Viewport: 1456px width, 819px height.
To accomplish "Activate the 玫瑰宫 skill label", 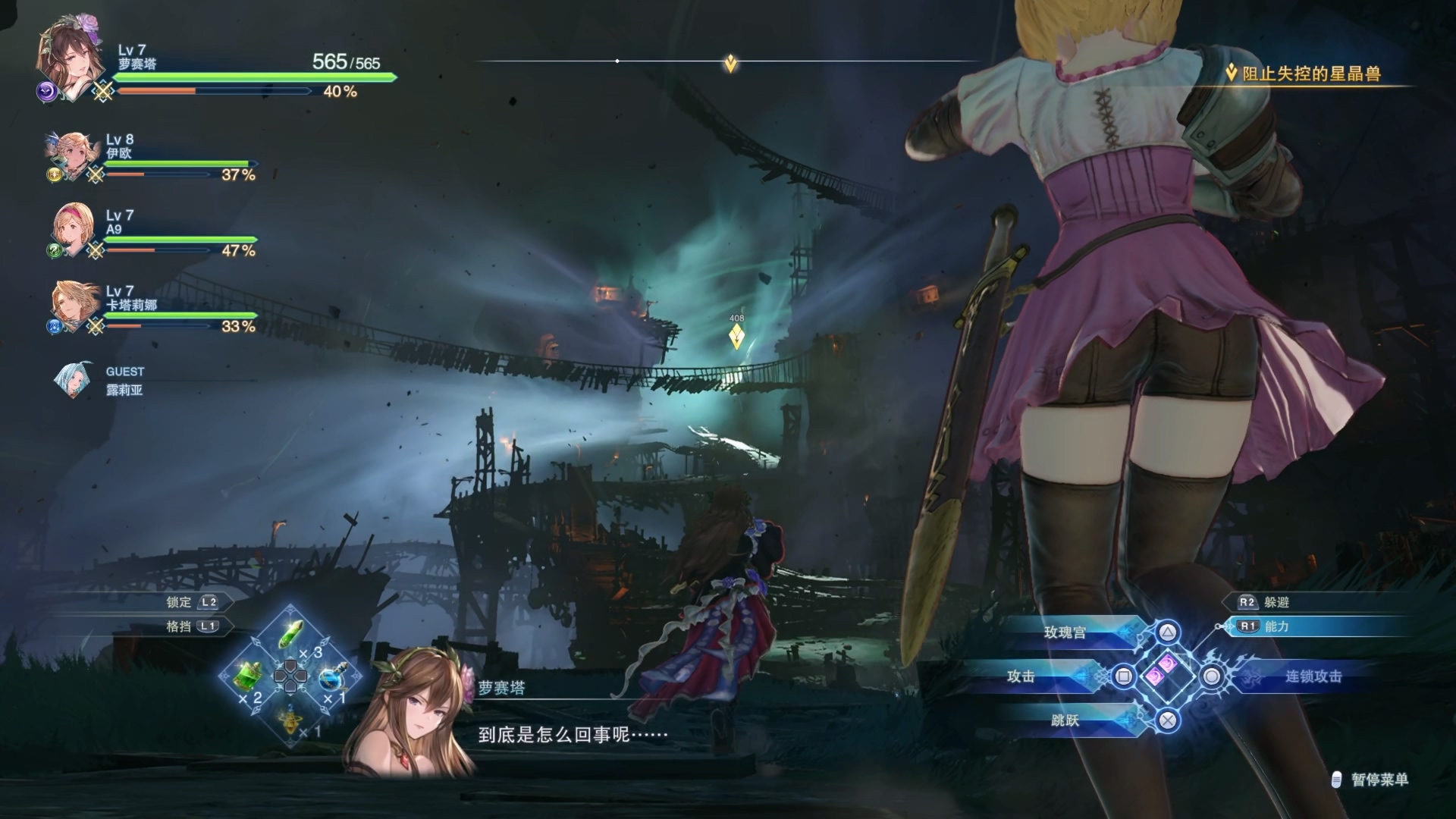I will pos(1065,632).
